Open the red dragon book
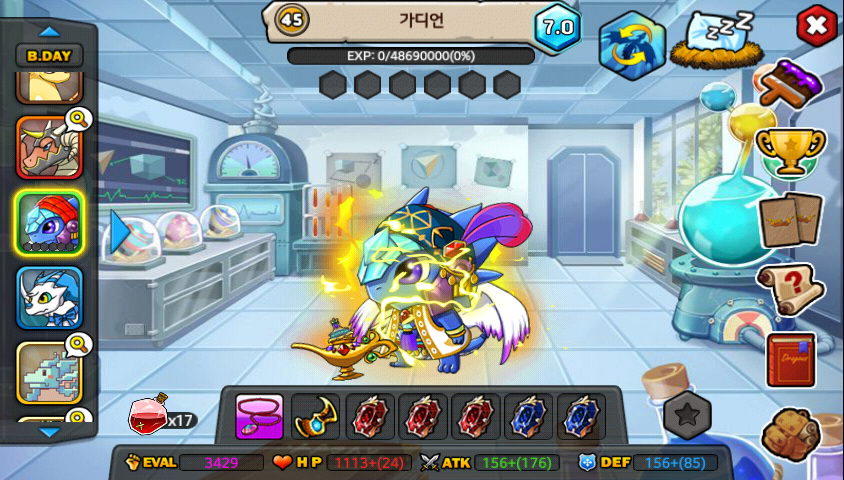 791,360
